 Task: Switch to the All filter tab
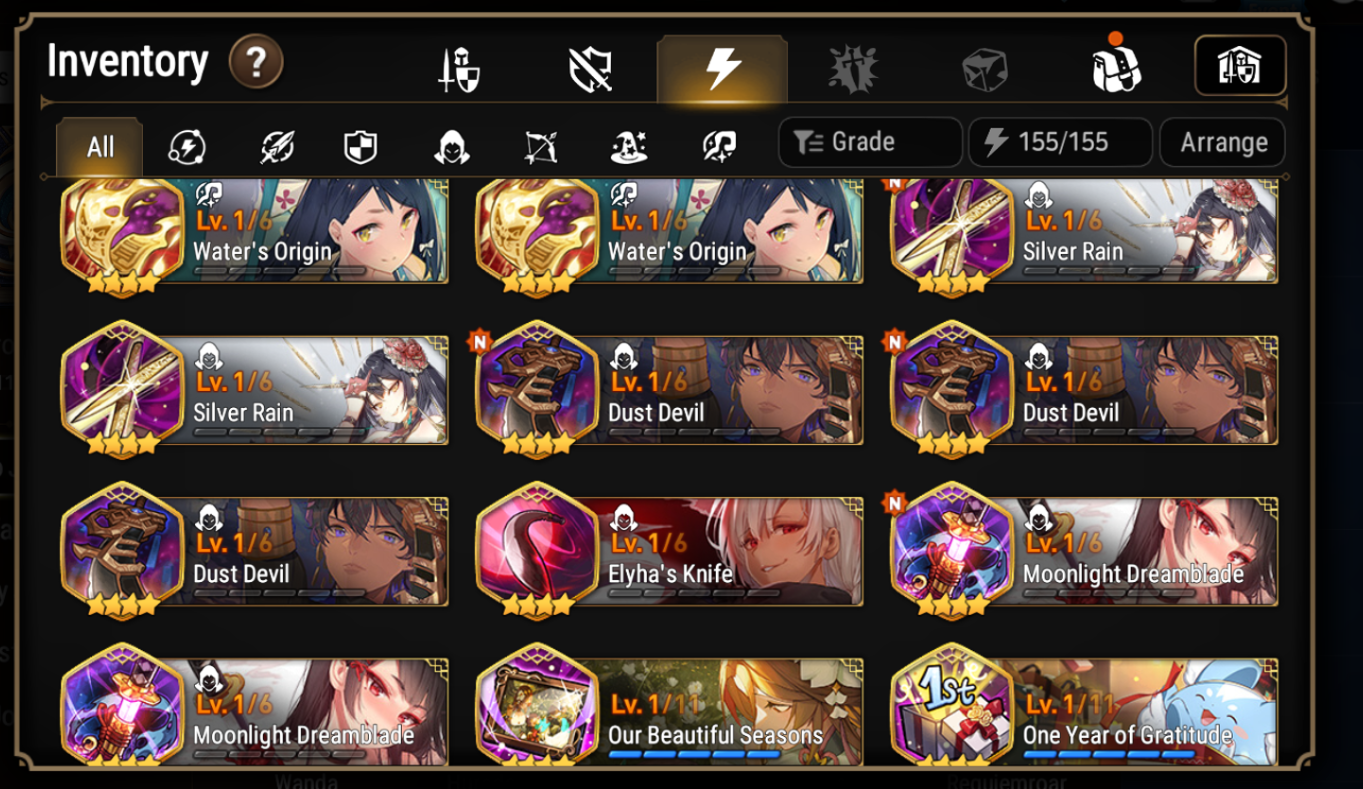tap(98, 144)
